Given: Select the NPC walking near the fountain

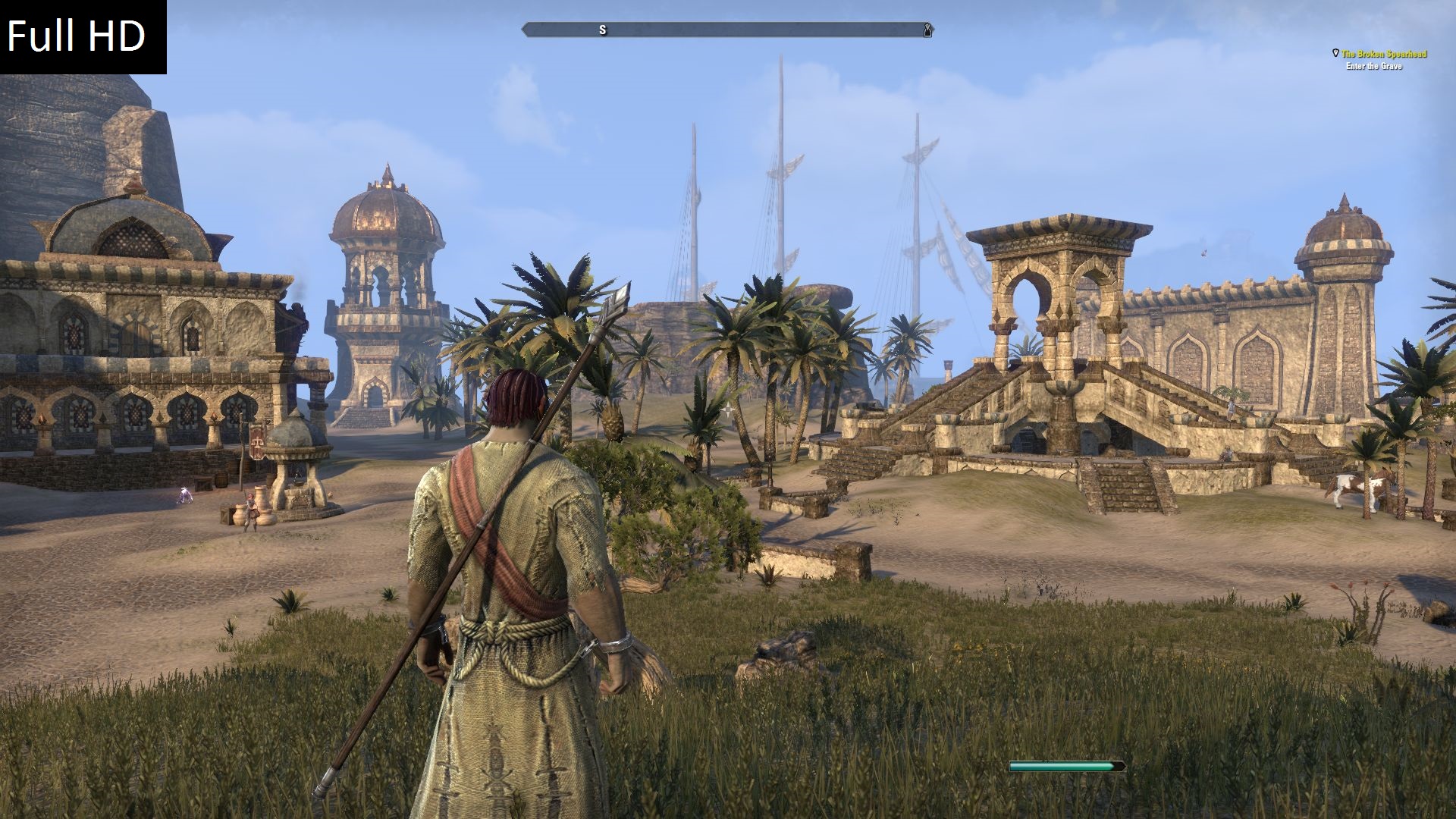Looking at the screenshot, I should pos(250,511).
